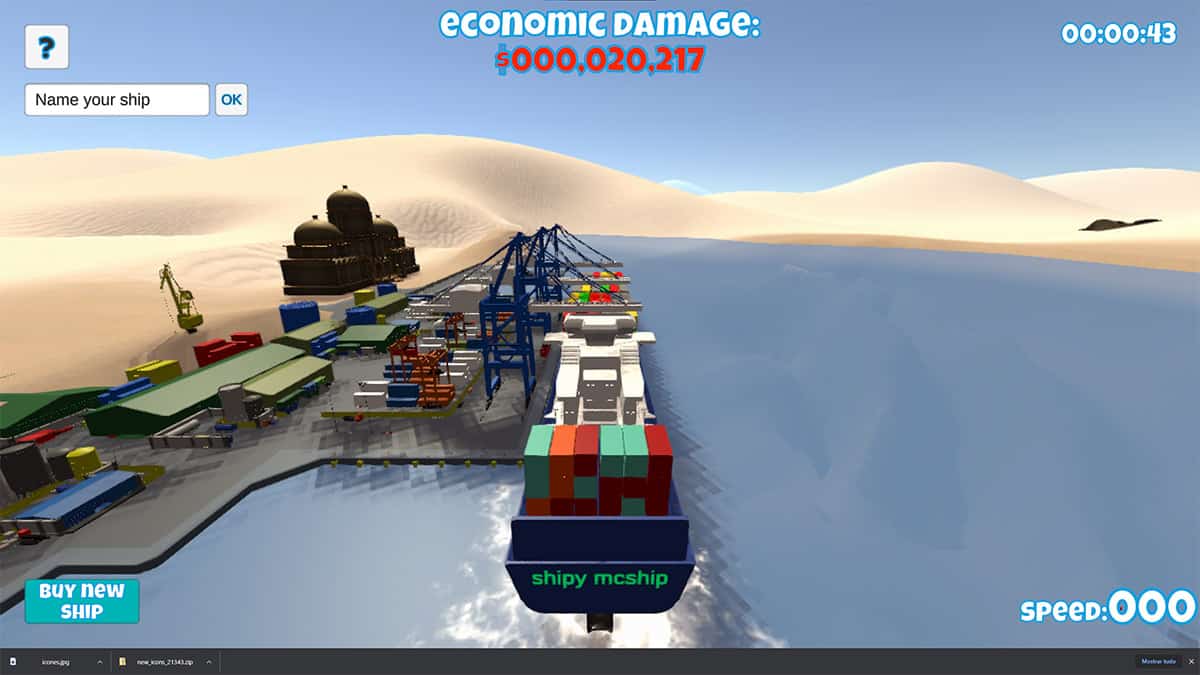Close the browser downloads bar

[x=1190, y=662]
